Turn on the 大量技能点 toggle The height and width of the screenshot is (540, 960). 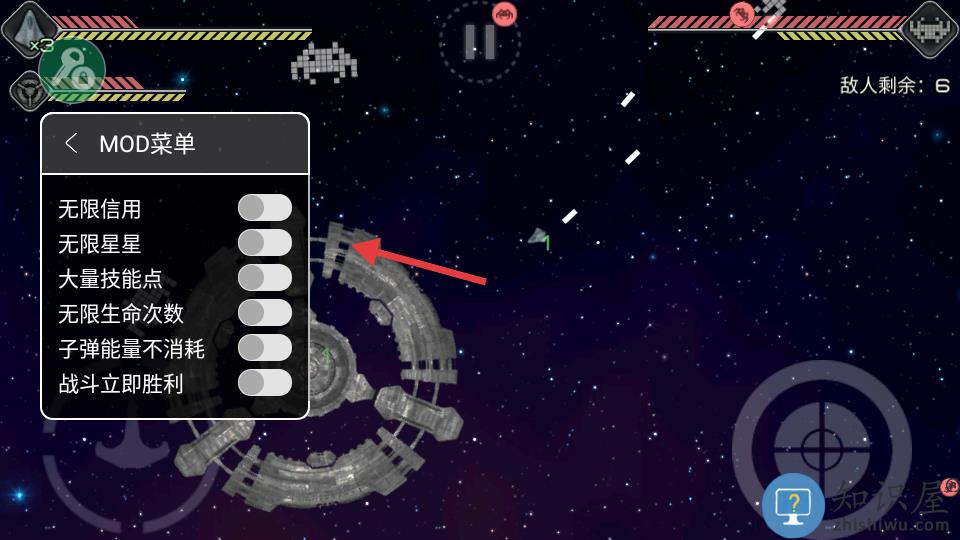pyautogui.click(x=264, y=278)
